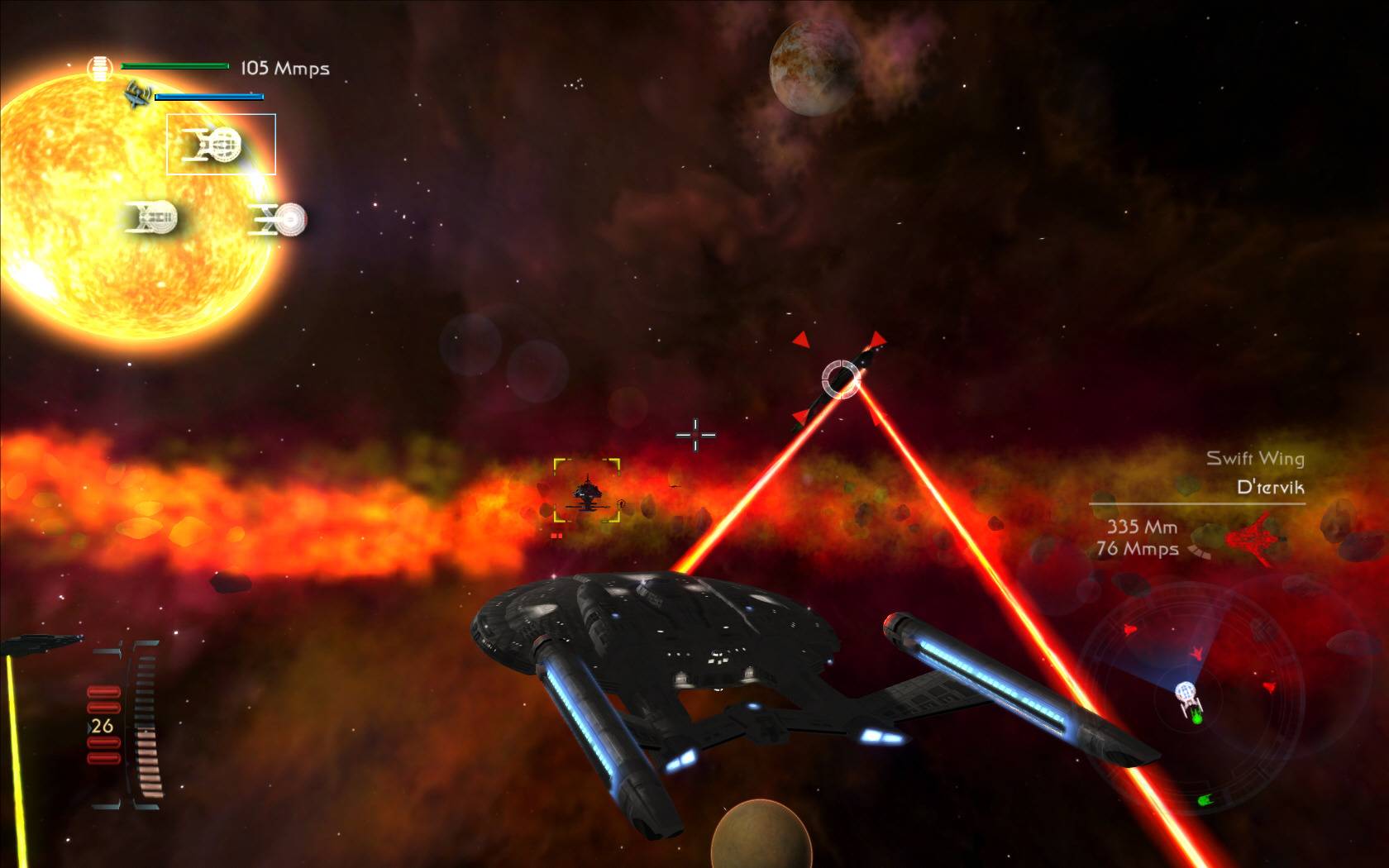Target the station inside the yellow brackets
The image size is (1389, 868).
pos(587,492)
